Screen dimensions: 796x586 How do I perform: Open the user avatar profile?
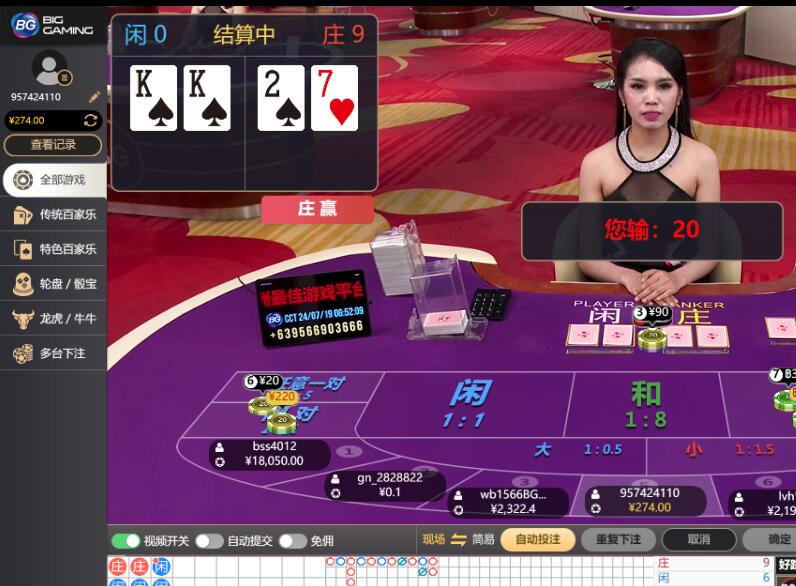pyautogui.click(x=49, y=68)
